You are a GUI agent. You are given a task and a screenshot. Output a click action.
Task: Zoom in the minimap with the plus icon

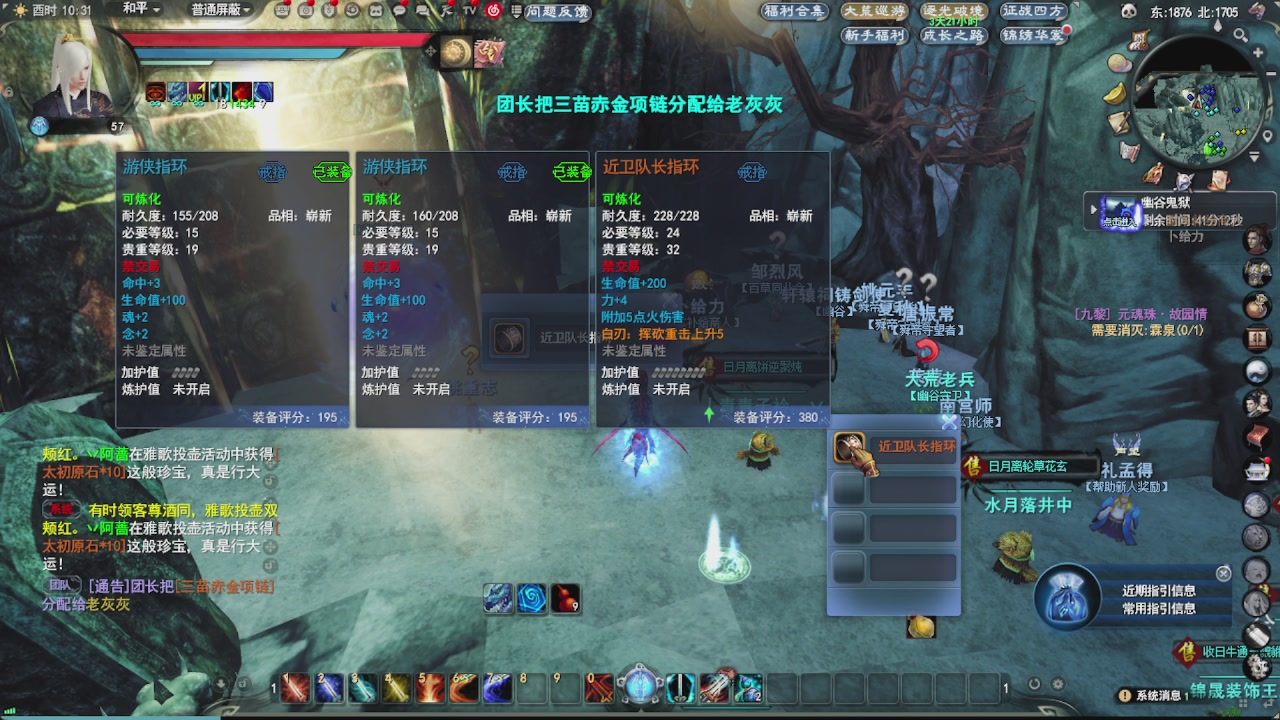click(x=1257, y=52)
